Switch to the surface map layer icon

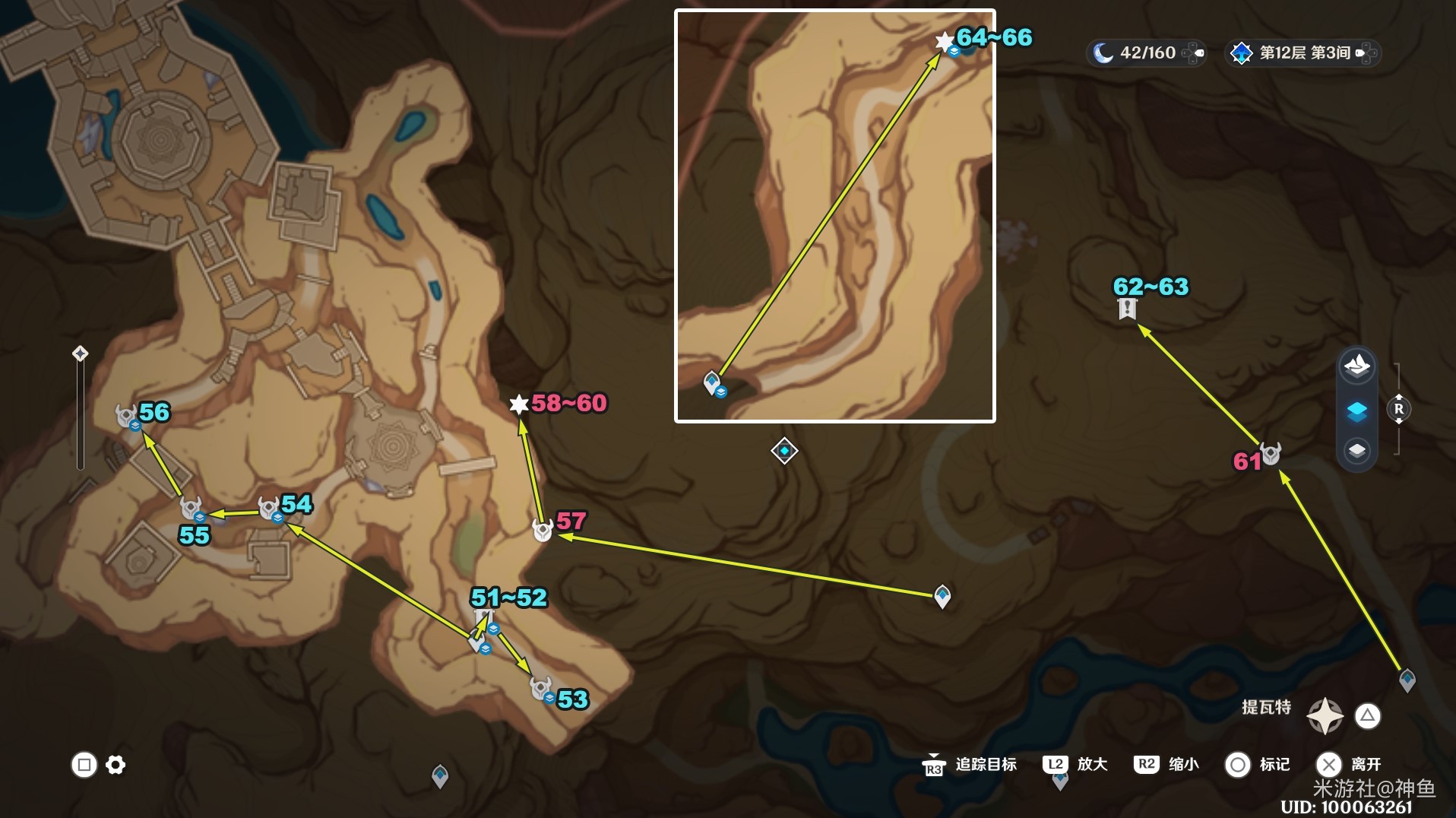tap(1357, 366)
